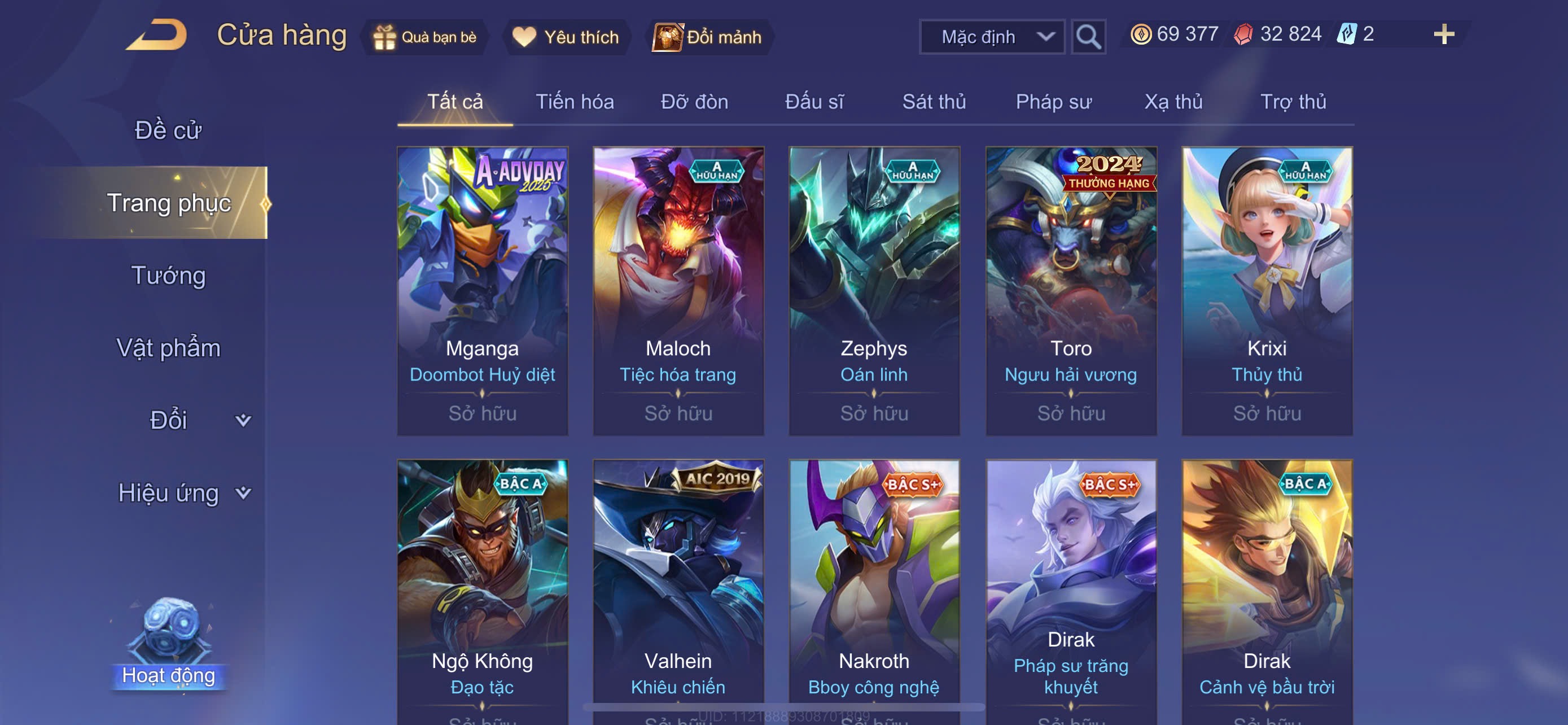Open the Đề cử shop section
This screenshot has height=725, width=1568.
pyautogui.click(x=168, y=130)
